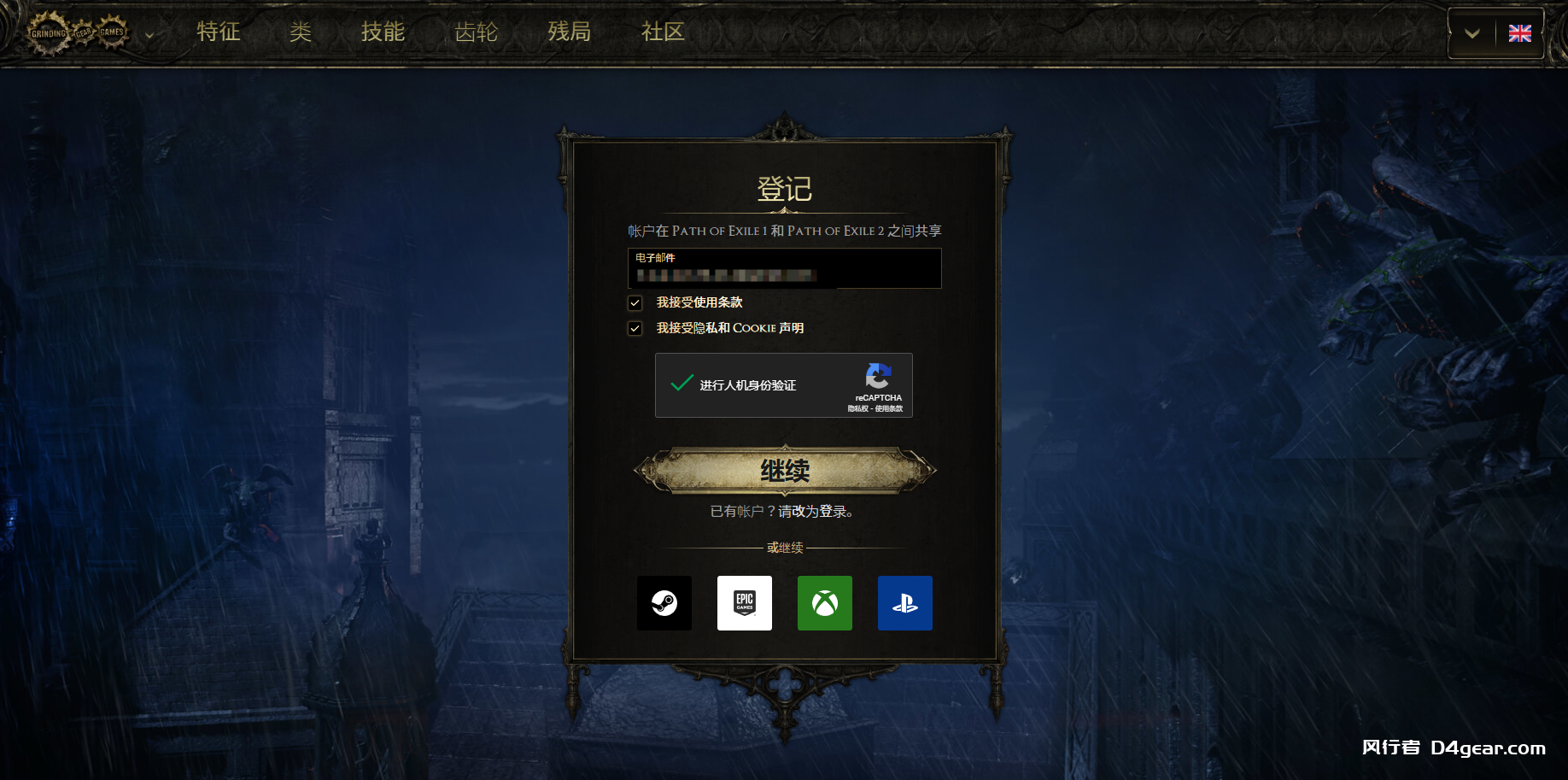Sign in with the Steam icon
This screenshot has height=780, width=1568.
[664, 603]
